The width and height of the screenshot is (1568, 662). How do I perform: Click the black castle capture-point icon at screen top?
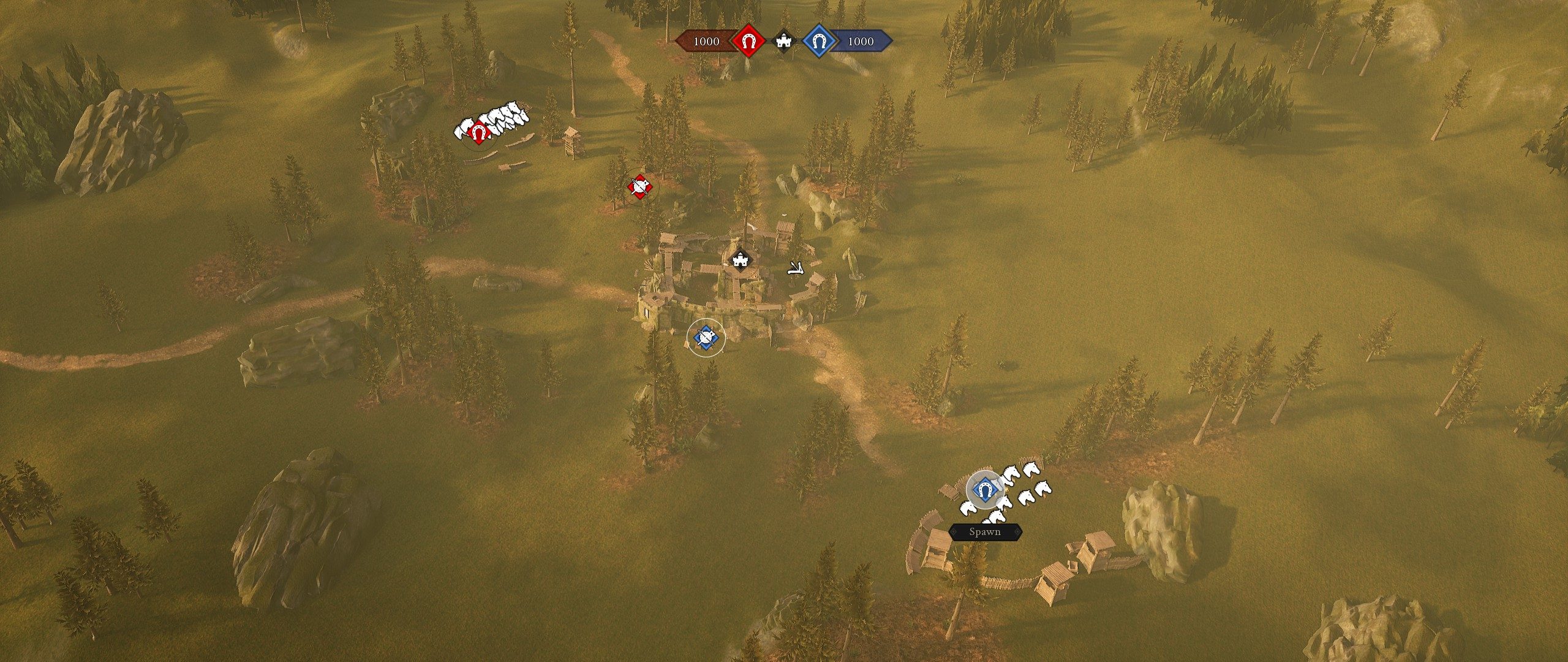click(x=784, y=42)
